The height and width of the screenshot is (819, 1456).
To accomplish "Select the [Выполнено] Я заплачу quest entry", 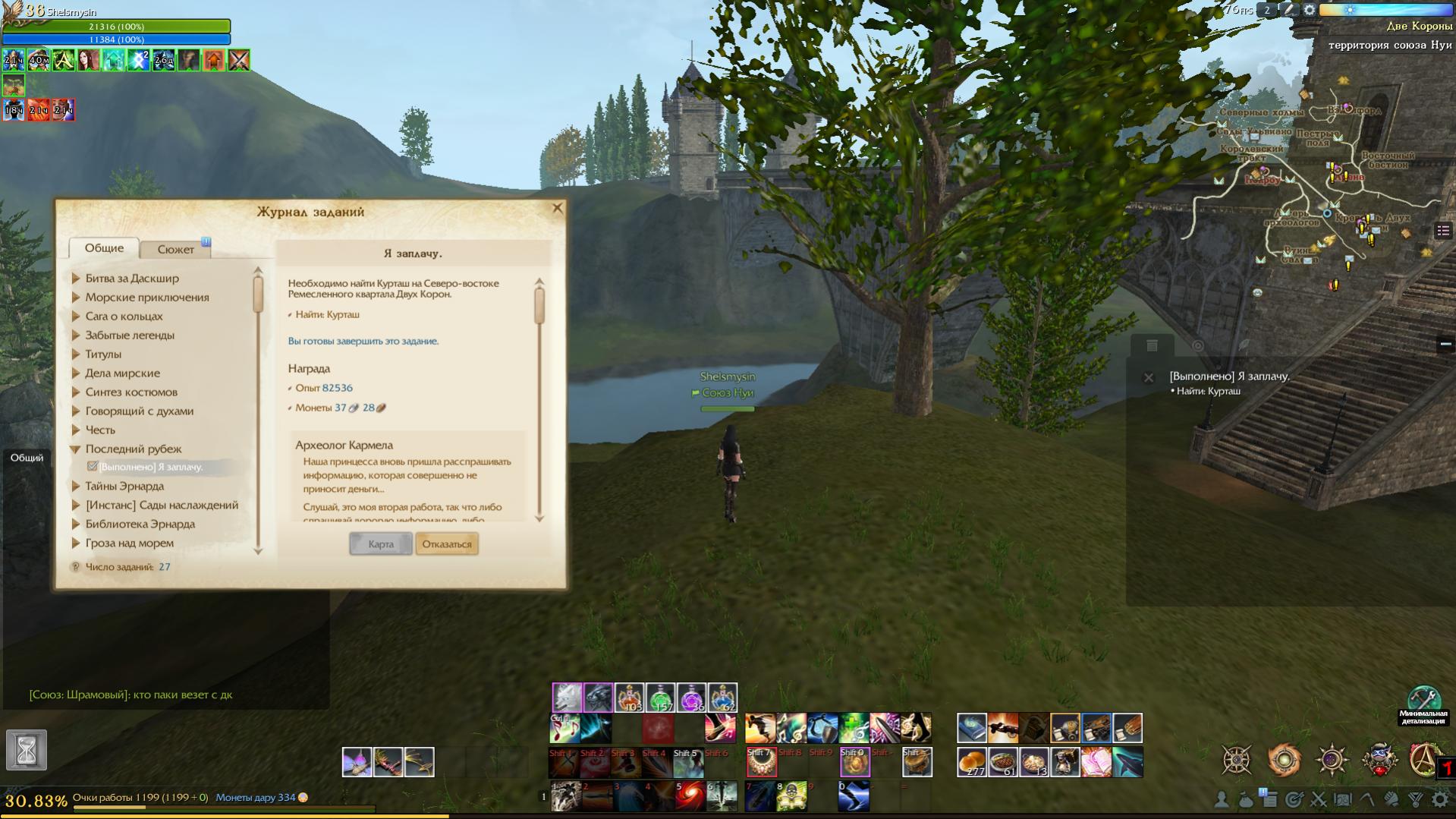I will pos(150,468).
